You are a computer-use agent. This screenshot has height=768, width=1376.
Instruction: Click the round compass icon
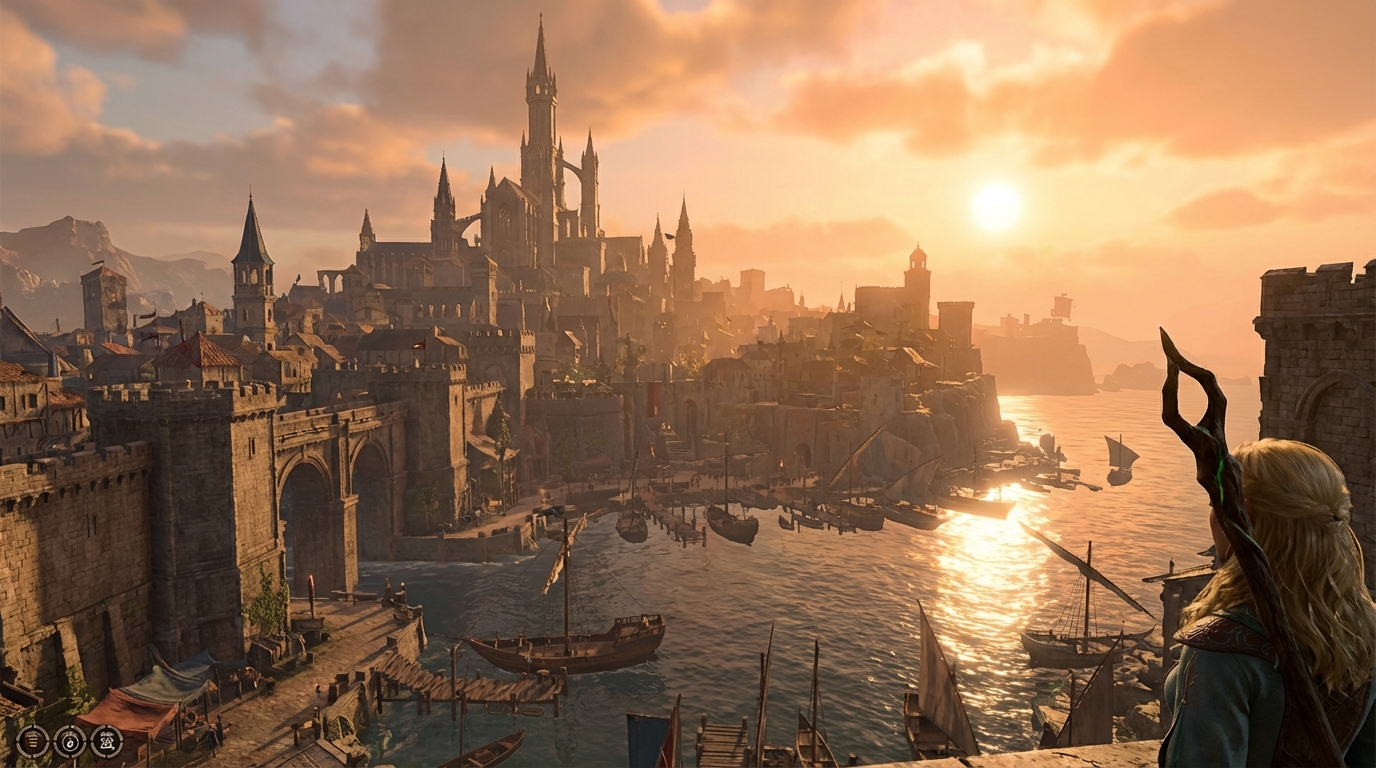click(70, 741)
